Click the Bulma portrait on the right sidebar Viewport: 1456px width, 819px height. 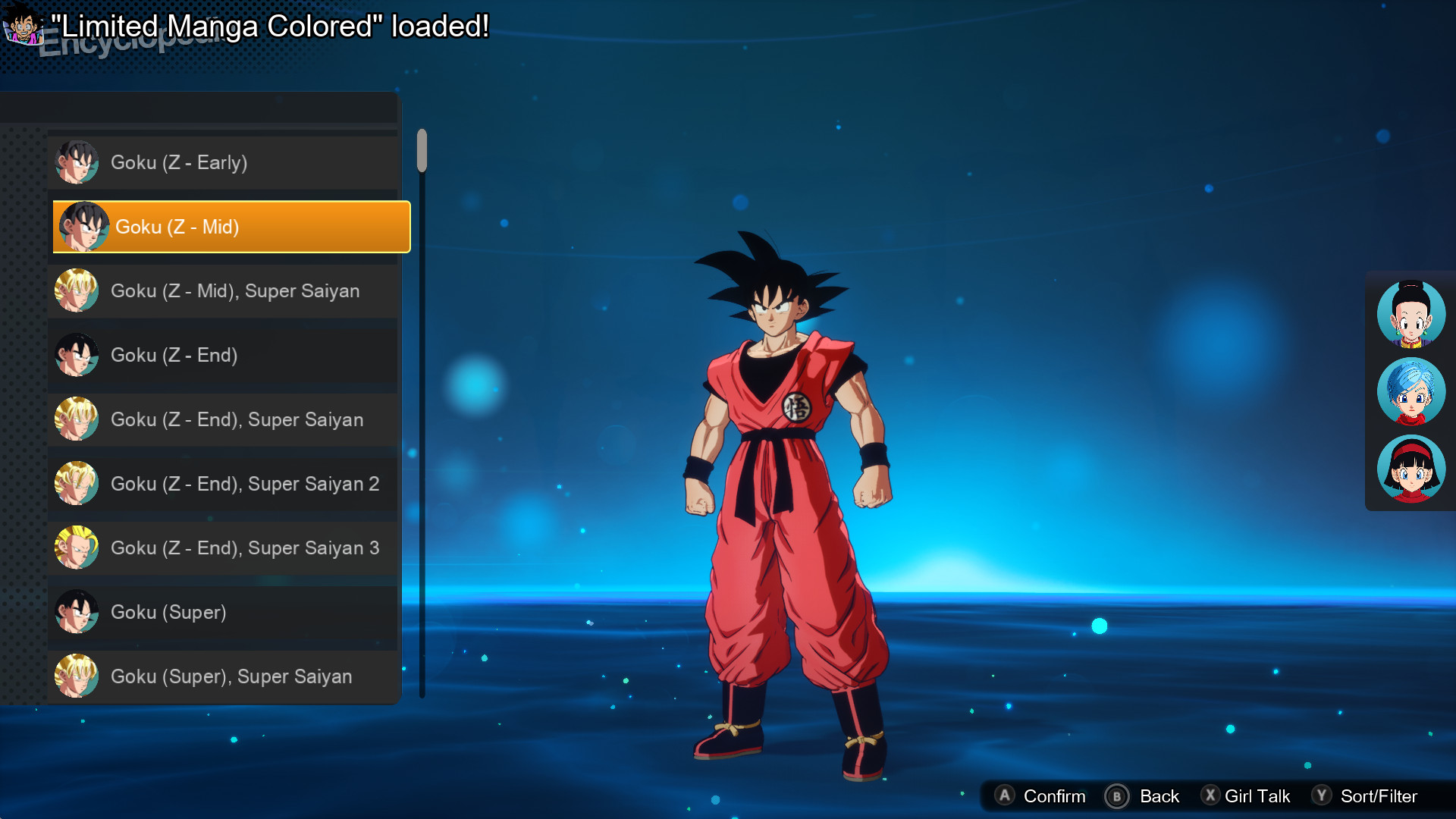pyautogui.click(x=1410, y=391)
